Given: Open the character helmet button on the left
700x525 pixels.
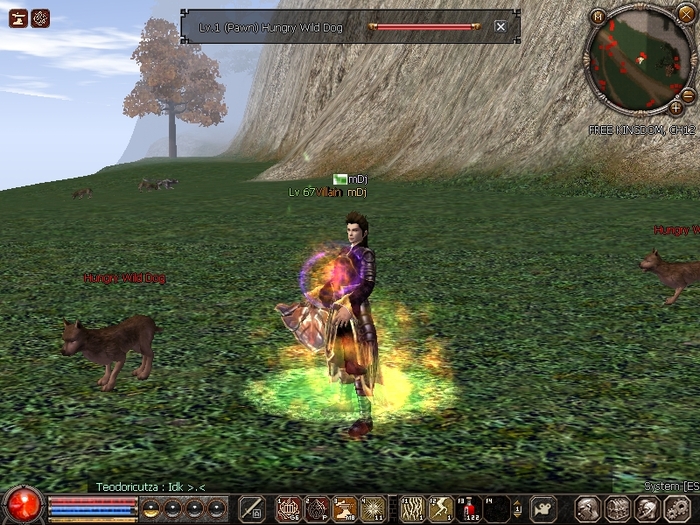Looking at the screenshot, I should (588, 508).
